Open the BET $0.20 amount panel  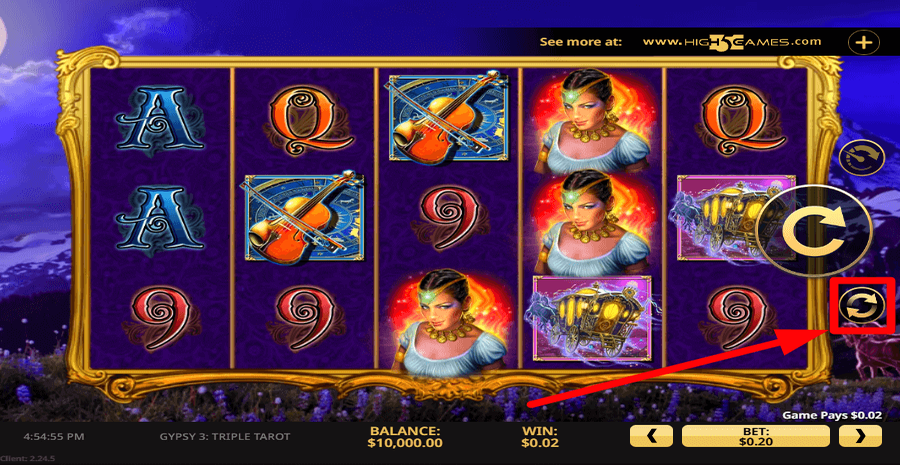[756, 435]
